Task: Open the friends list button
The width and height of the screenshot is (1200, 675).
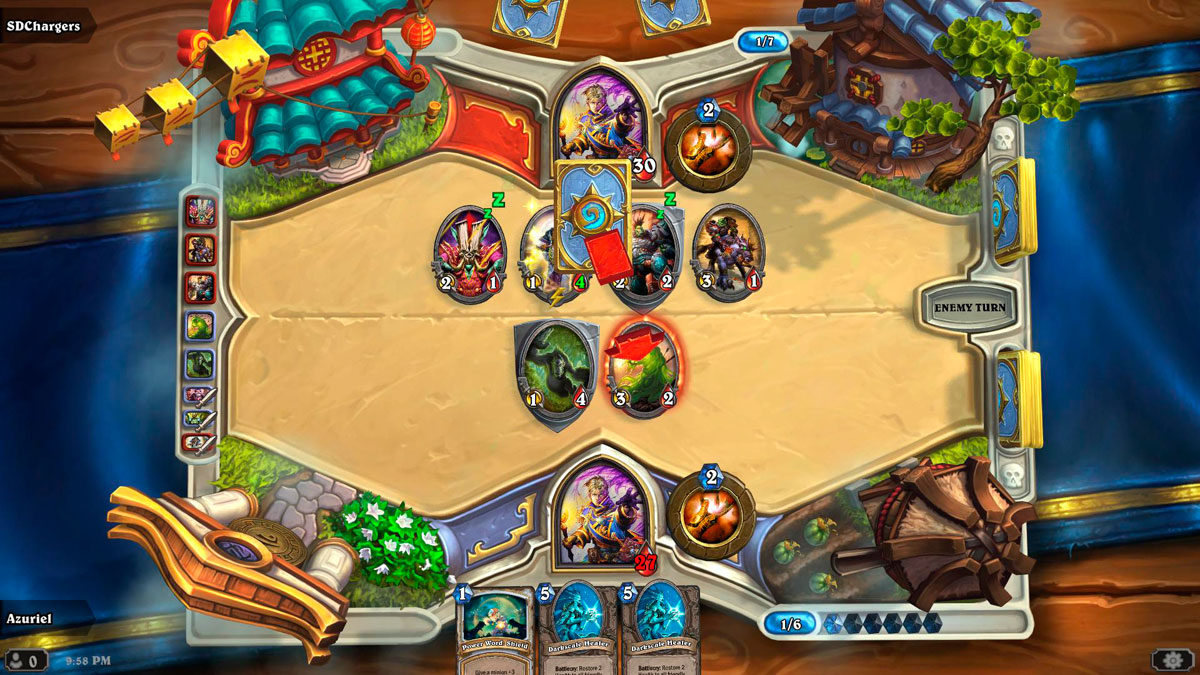Action: tap(25, 660)
